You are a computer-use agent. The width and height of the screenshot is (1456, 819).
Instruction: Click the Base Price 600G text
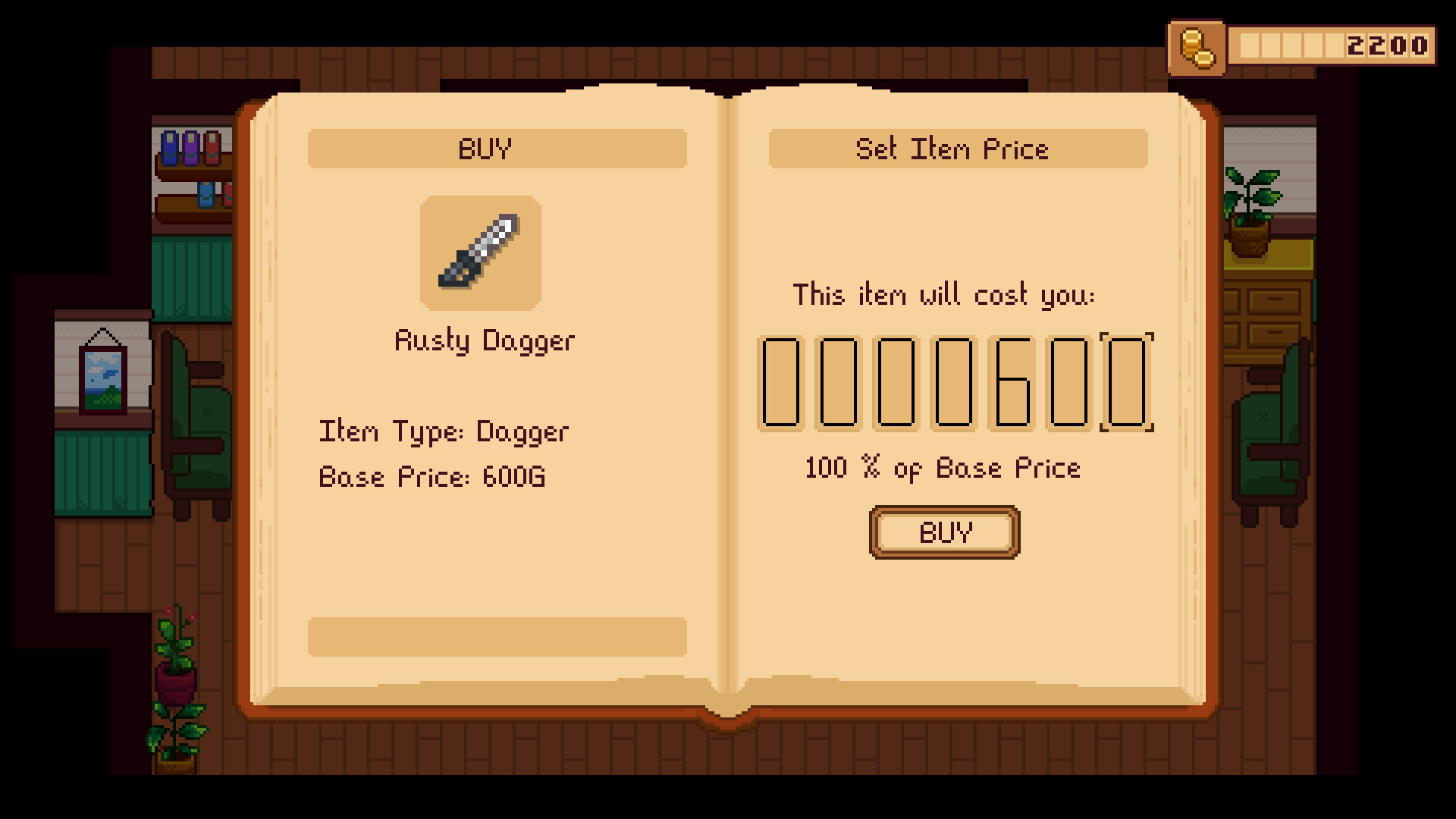click(433, 476)
